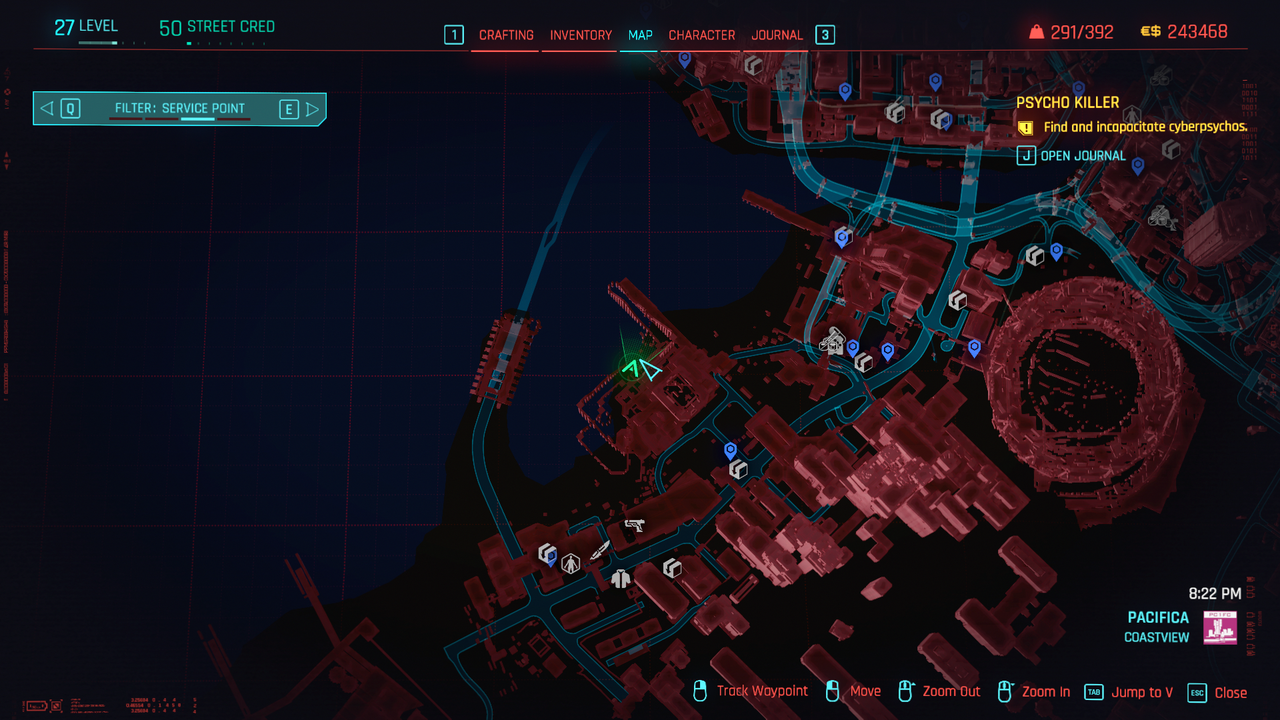Pick the ripperdoc body marker in a hexagon
The height and width of the screenshot is (720, 1280).
click(x=571, y=563)
